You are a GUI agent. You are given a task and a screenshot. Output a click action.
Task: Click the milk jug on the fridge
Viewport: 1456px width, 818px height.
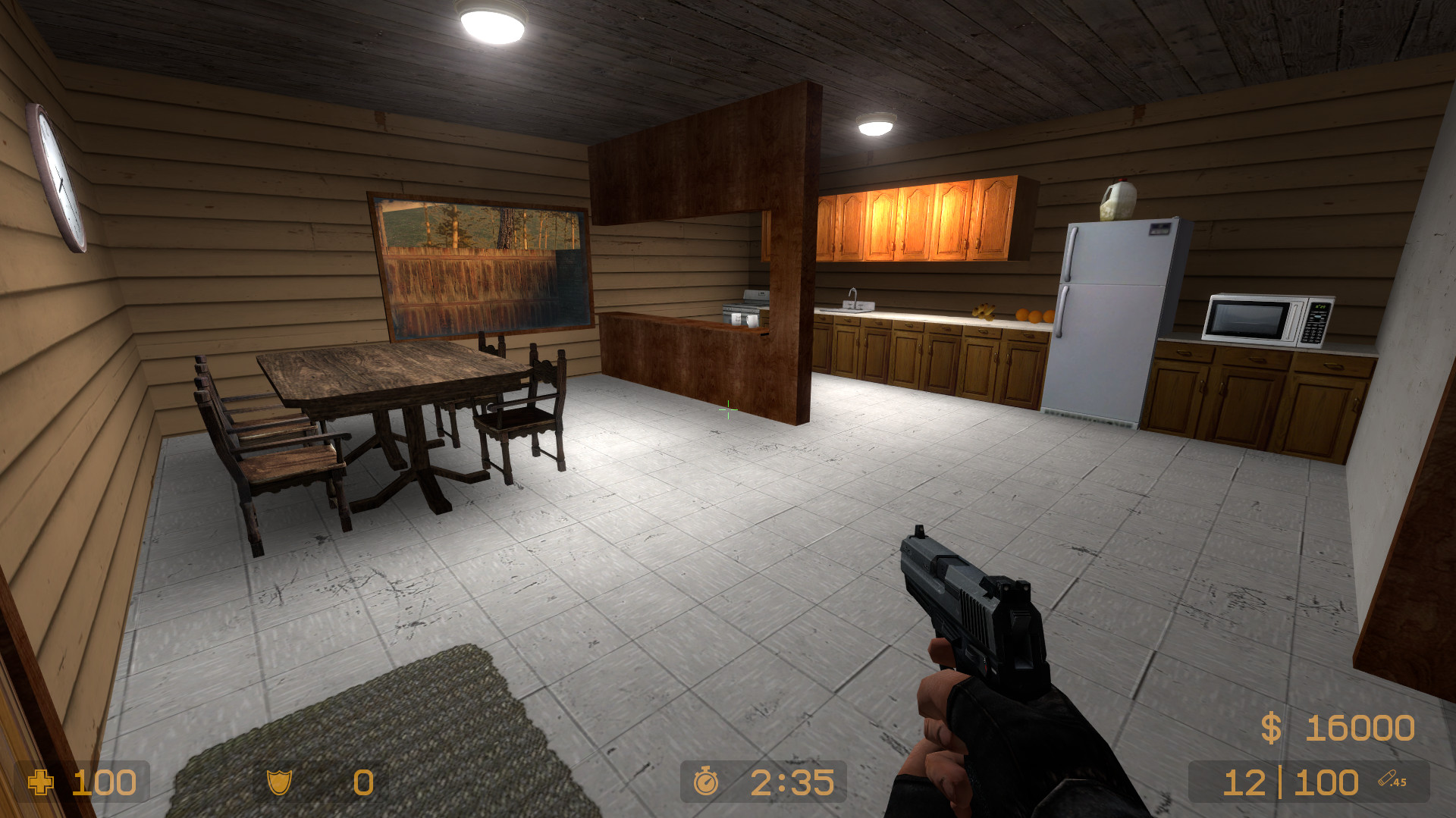tap(1119, 199)
